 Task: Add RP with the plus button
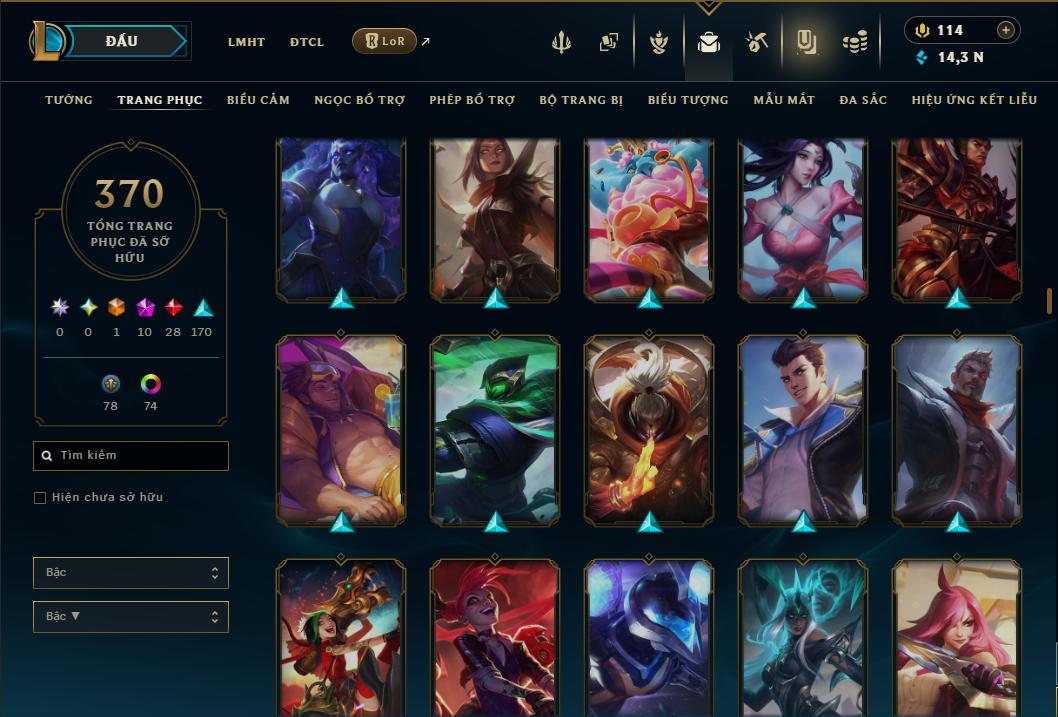pyautogui.click(x=1006, y=30)
